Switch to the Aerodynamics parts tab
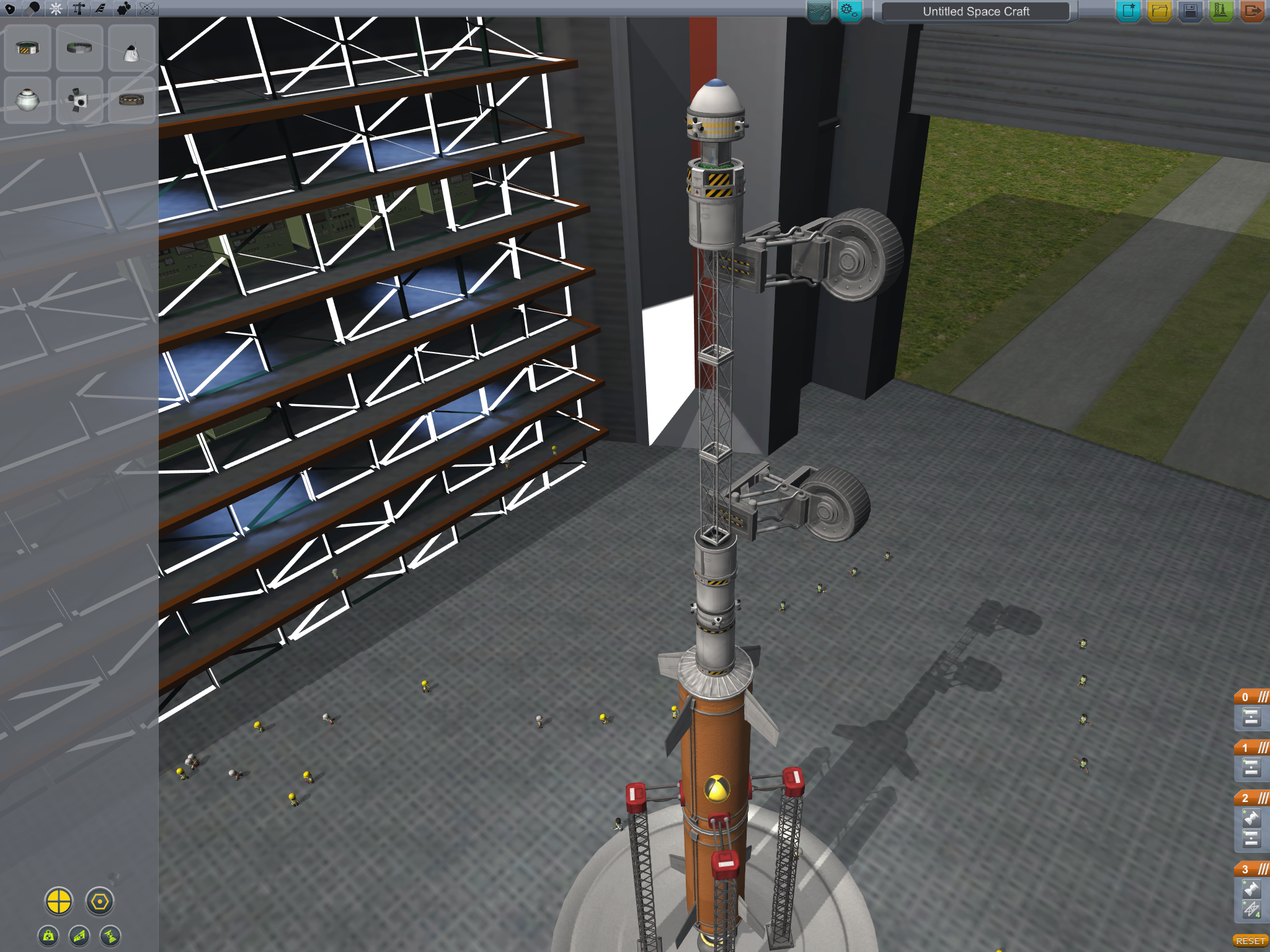The height and width of the screenshot is (952, 1270). point(101,9)
